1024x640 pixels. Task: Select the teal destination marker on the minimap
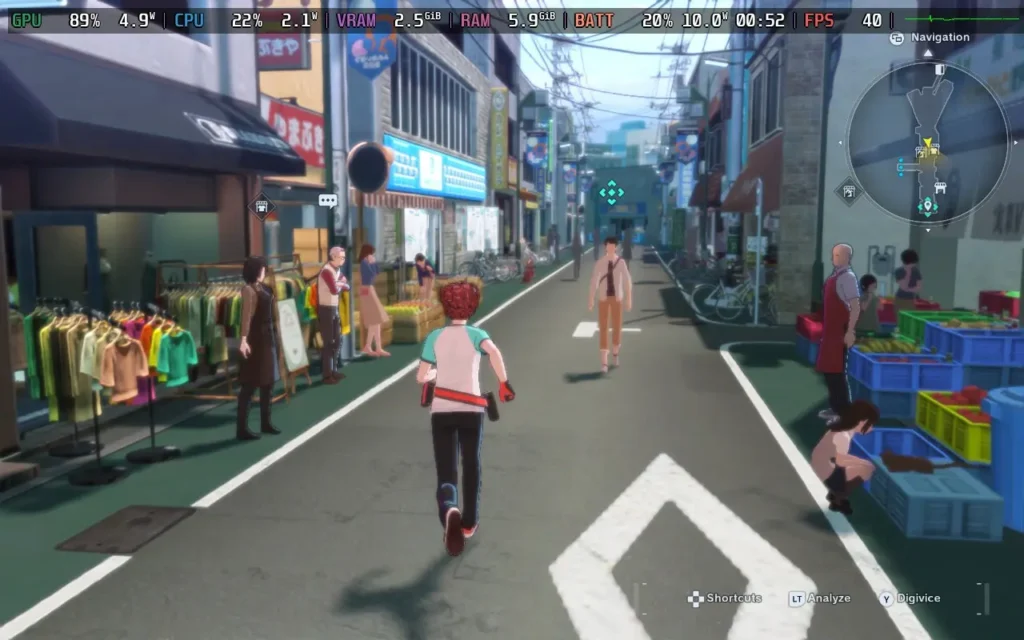[927, 207]
